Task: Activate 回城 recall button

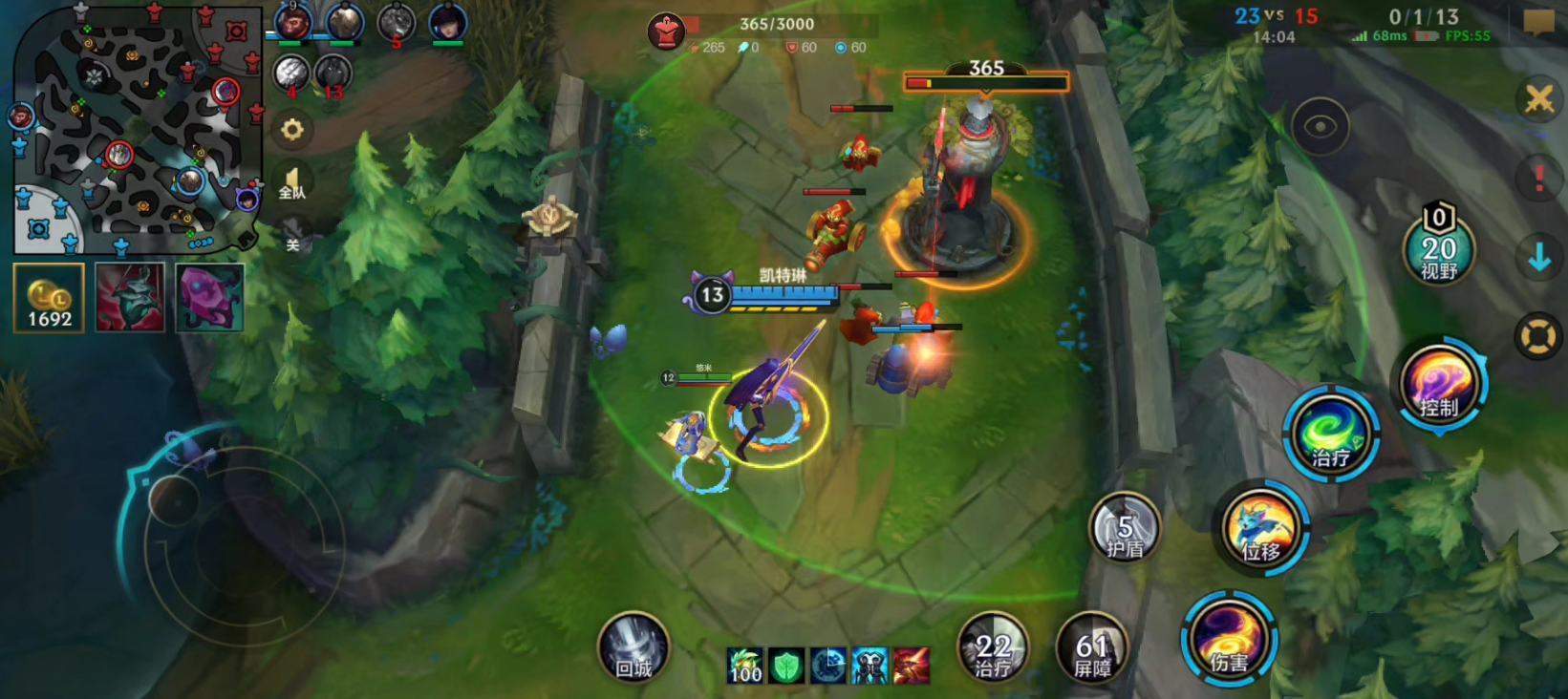Action: 634,648
